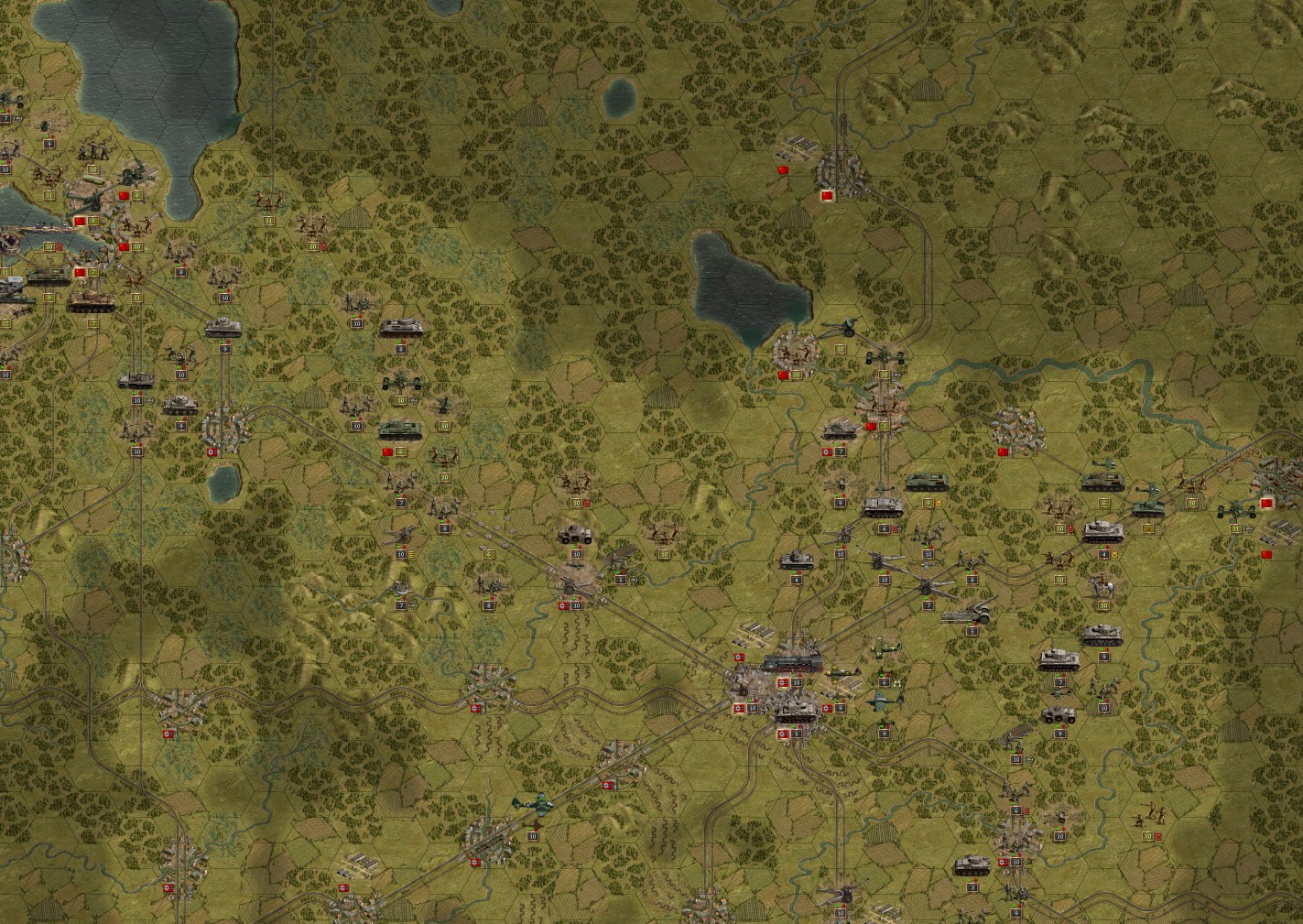Click the German flag marker on a unit plaque
The width and height of the screenshot is (1303, 924).
click(x=783, y=682)
